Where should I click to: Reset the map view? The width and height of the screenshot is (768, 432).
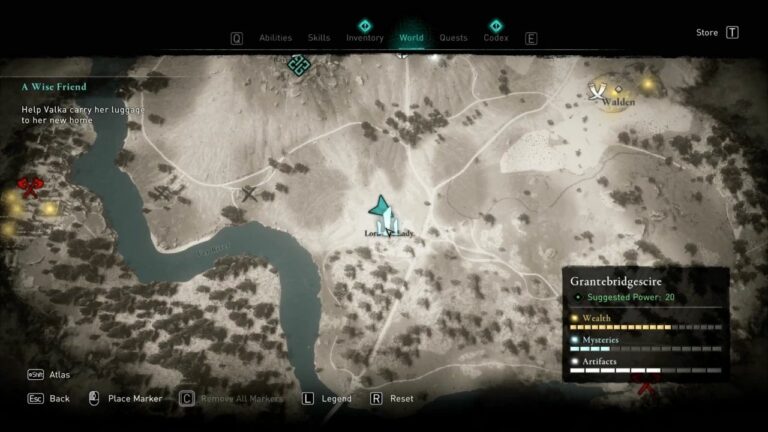click(401, 398)
